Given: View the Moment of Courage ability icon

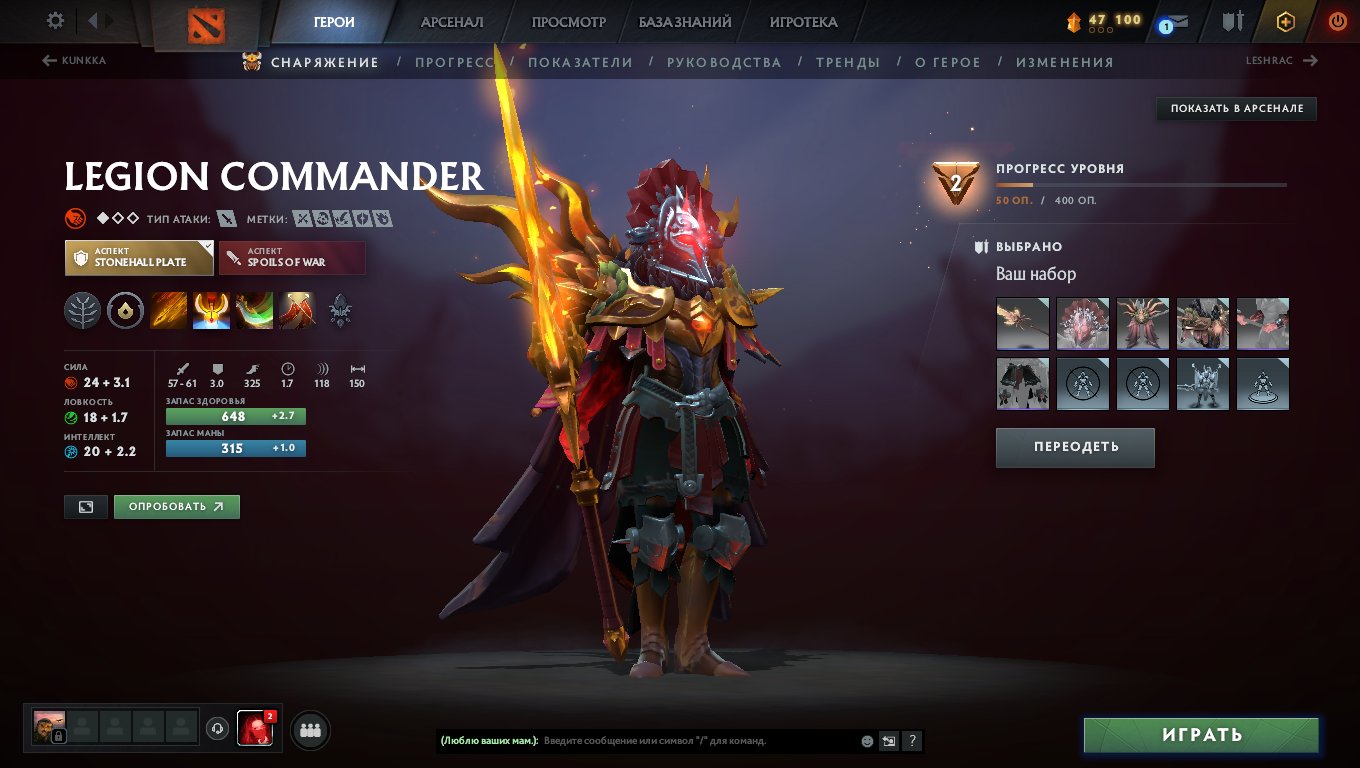Looking at the screenshot, I should (253, 310).
